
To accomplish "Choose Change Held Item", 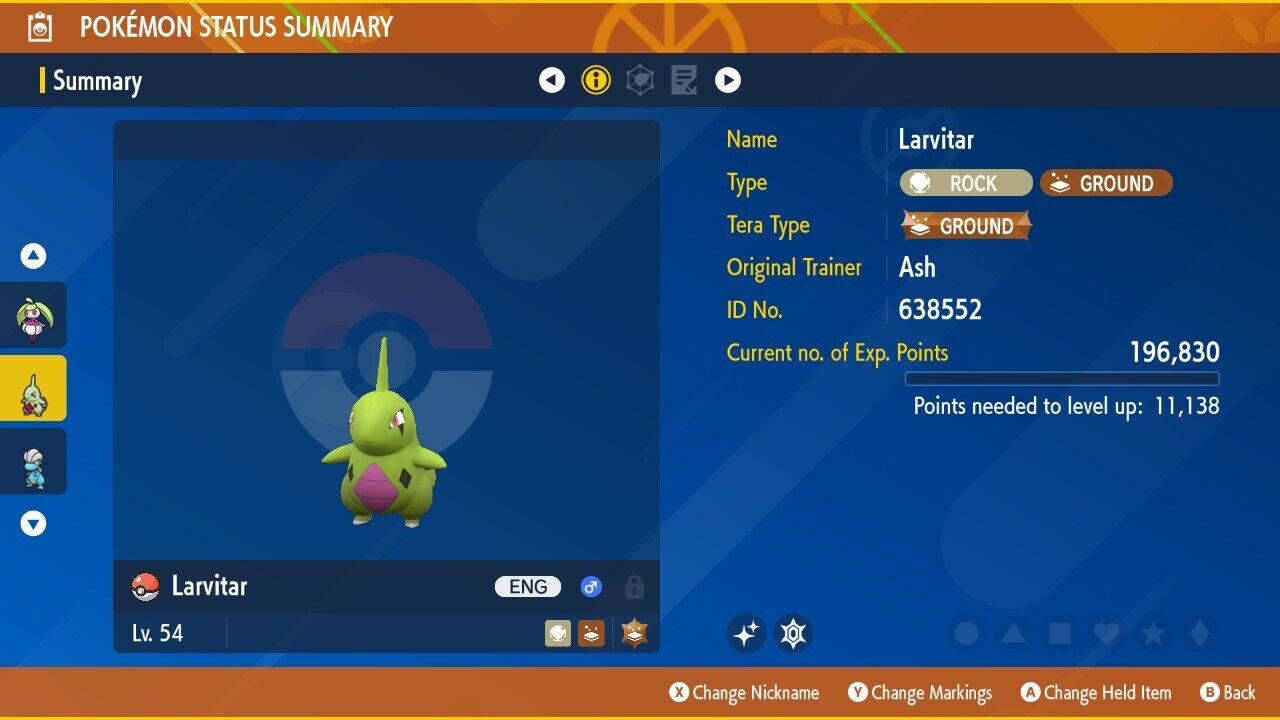I will (1096, 693).
